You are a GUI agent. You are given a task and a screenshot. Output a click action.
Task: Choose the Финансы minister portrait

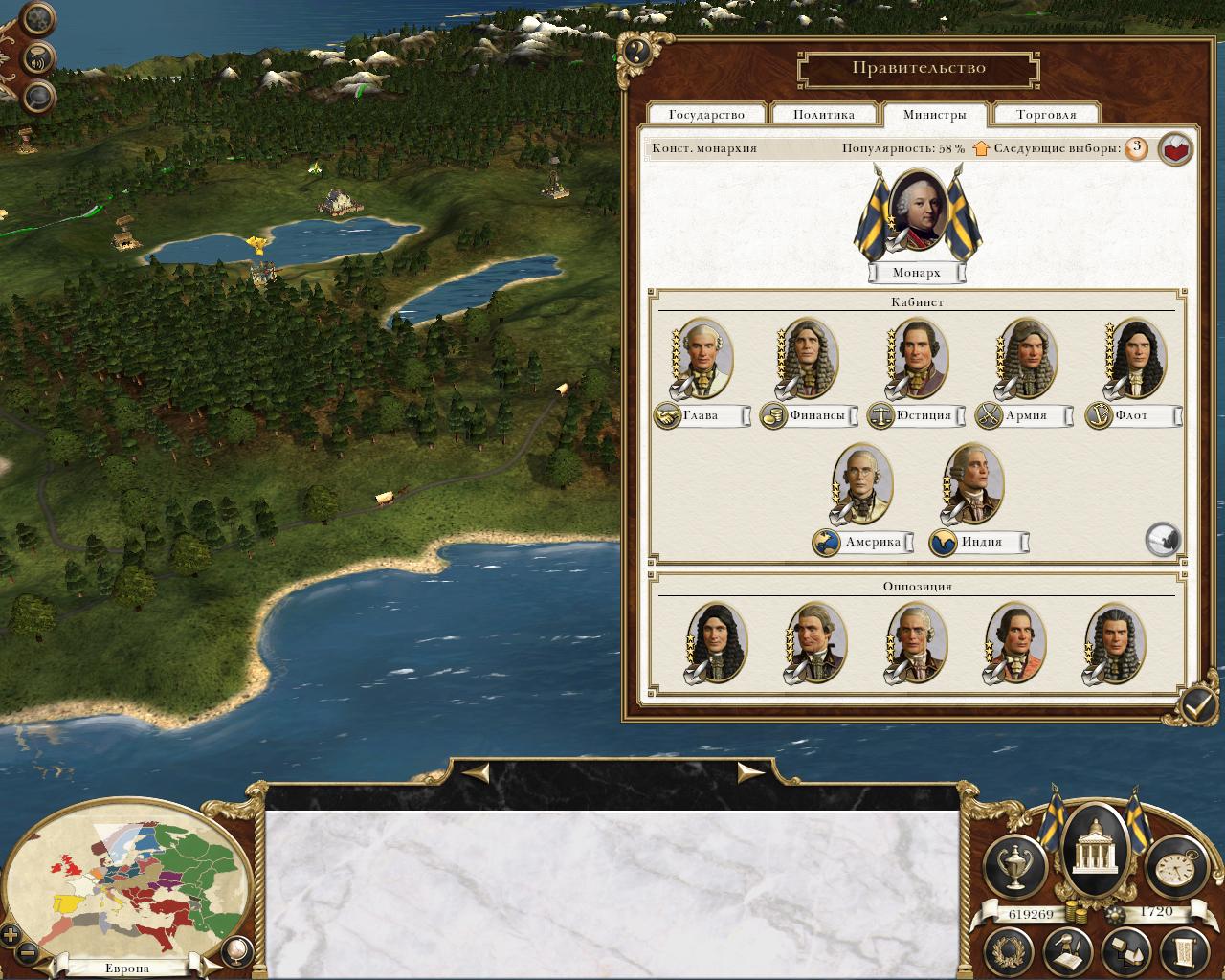point(810,359)
